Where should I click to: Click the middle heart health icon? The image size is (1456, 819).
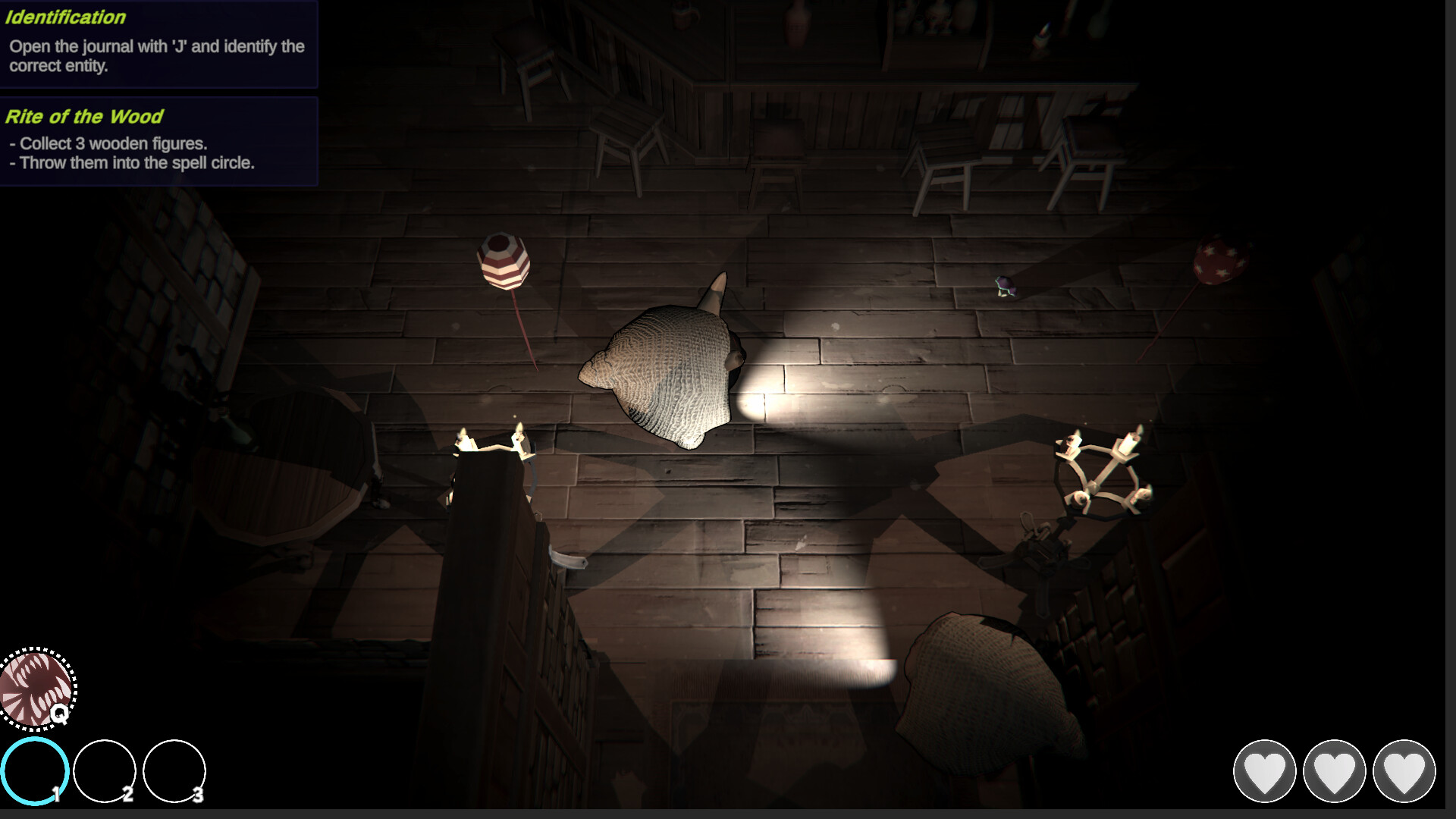(x=1336, y=770)
